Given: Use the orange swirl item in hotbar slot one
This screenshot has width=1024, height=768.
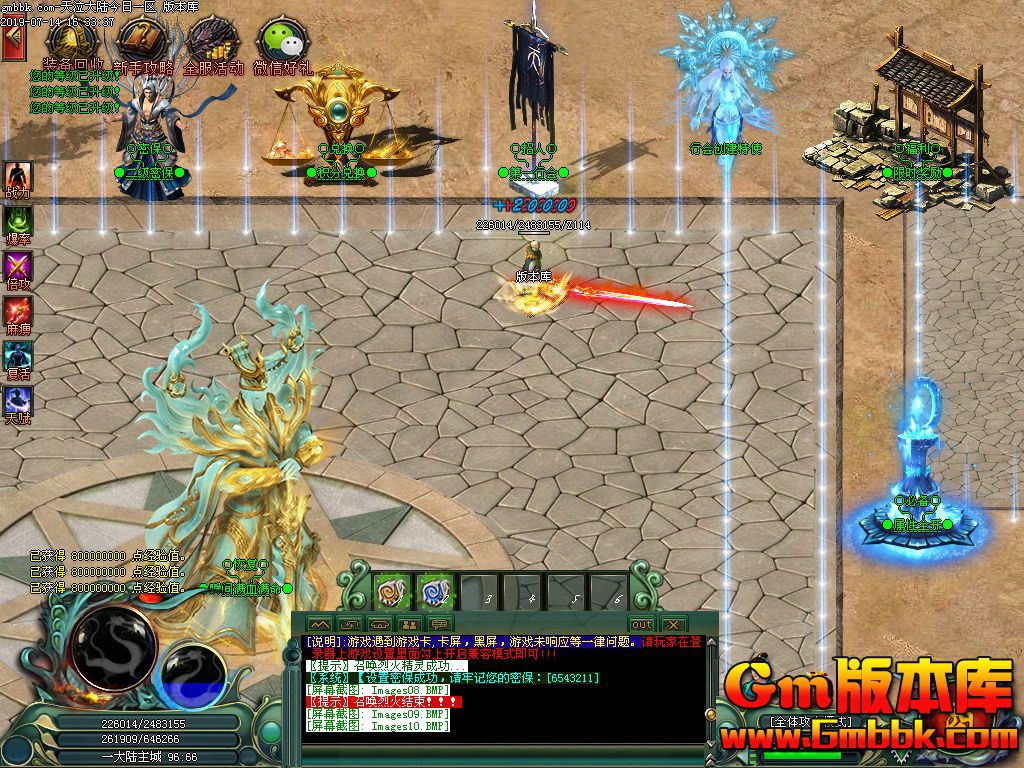Looking at the screenshot, I should coord(390,592).
